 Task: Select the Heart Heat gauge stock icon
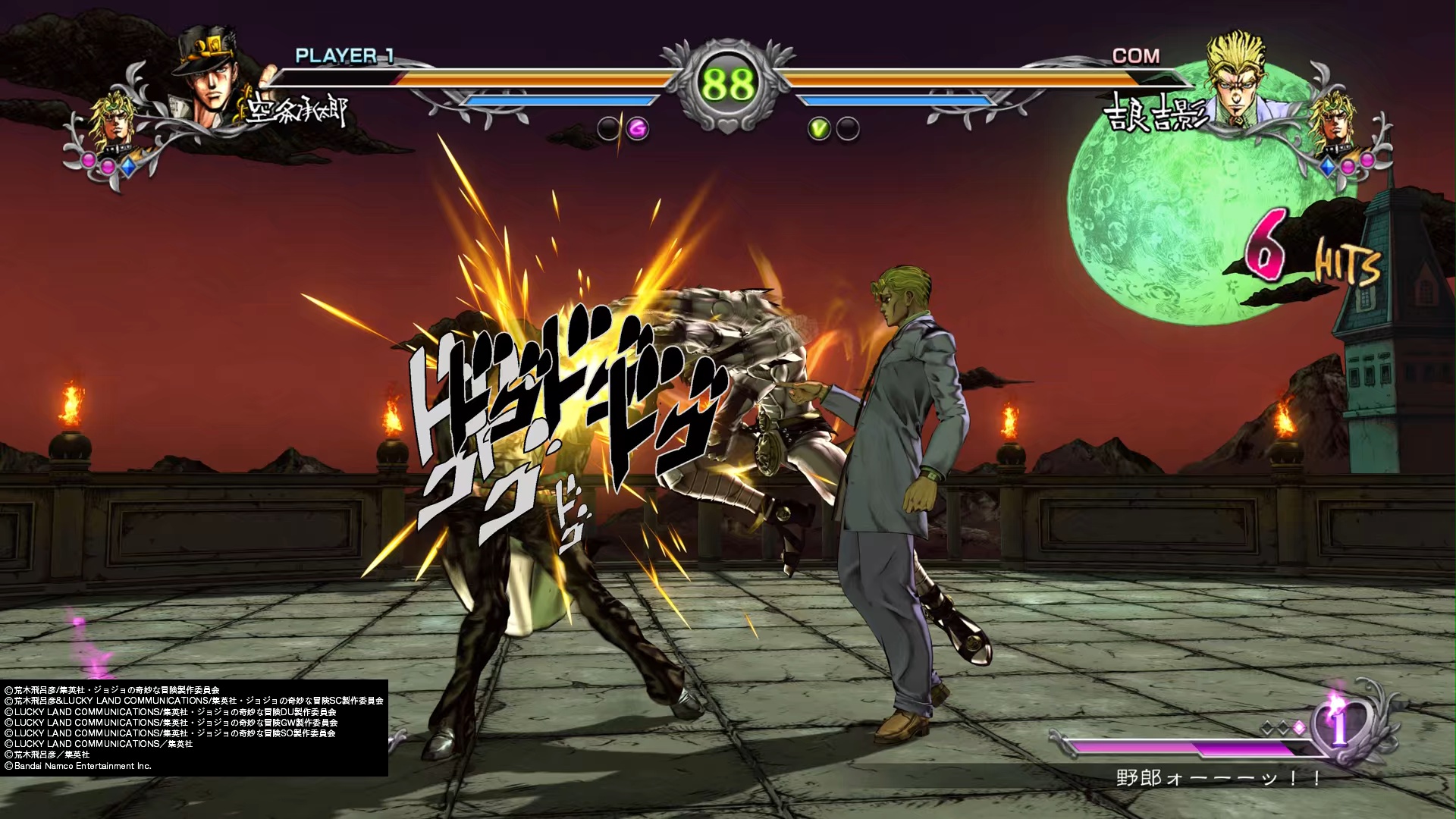point(1340,727)
